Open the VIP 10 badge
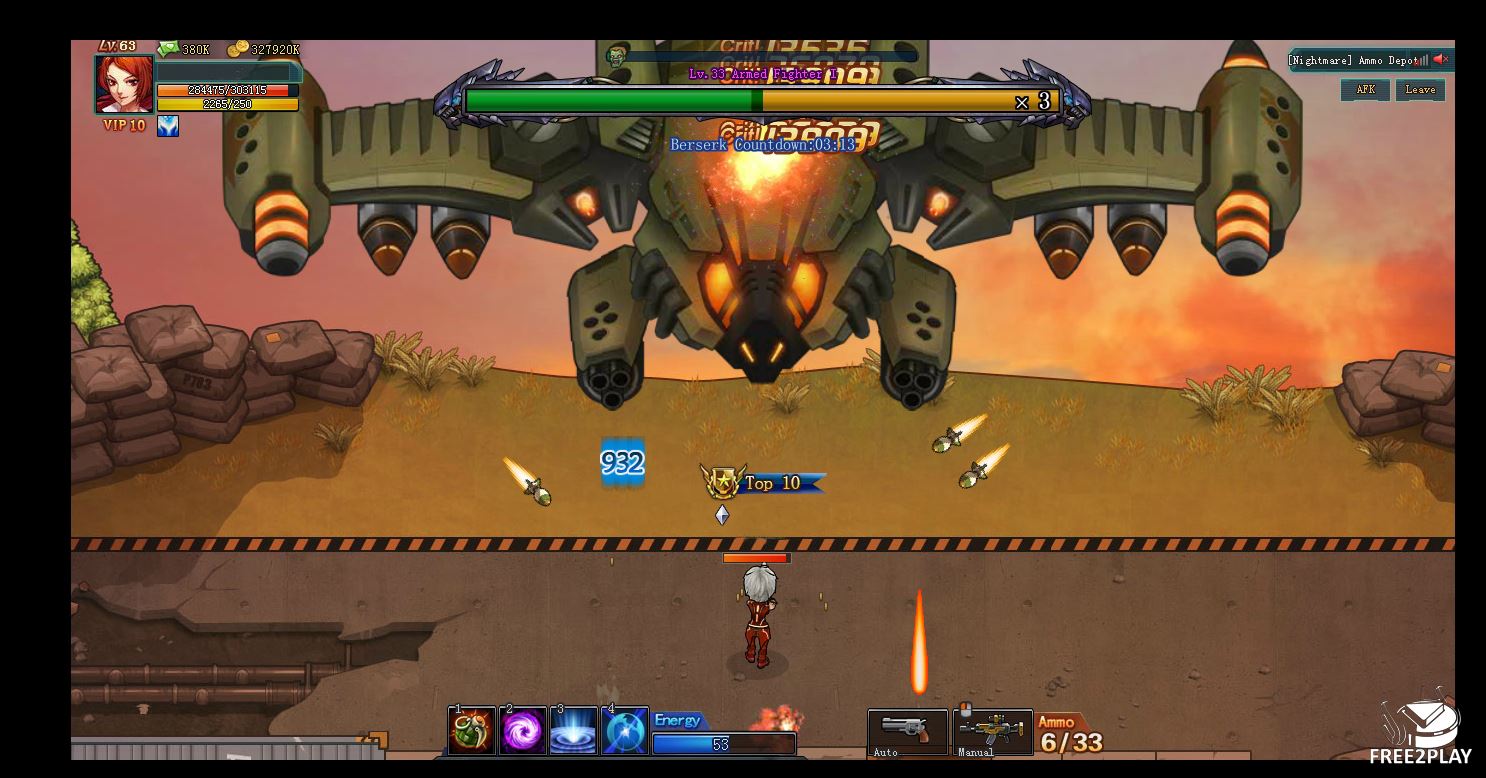This screenshot has height=778, width=1486. 124,126
